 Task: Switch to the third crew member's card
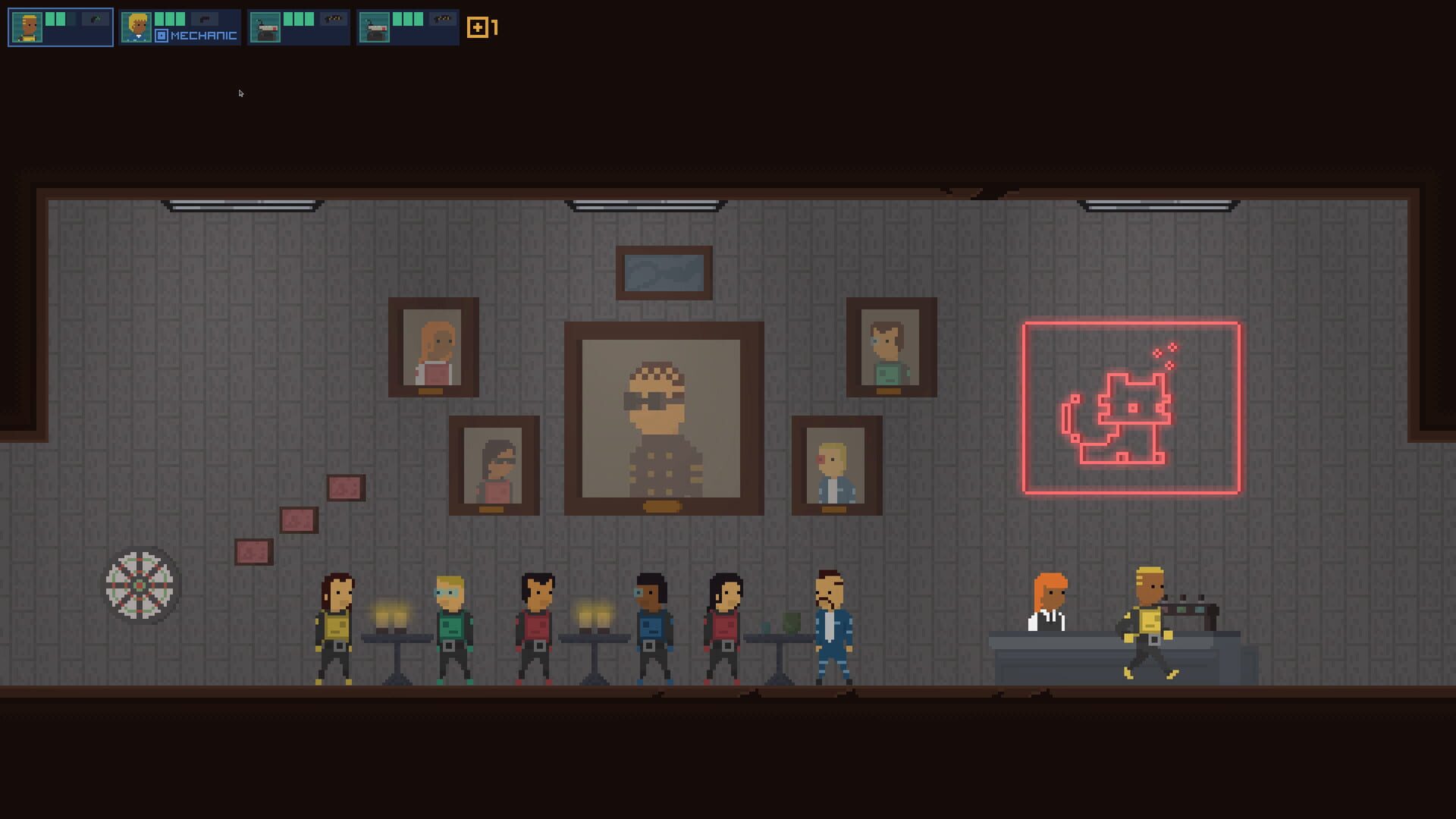point(299,27)
